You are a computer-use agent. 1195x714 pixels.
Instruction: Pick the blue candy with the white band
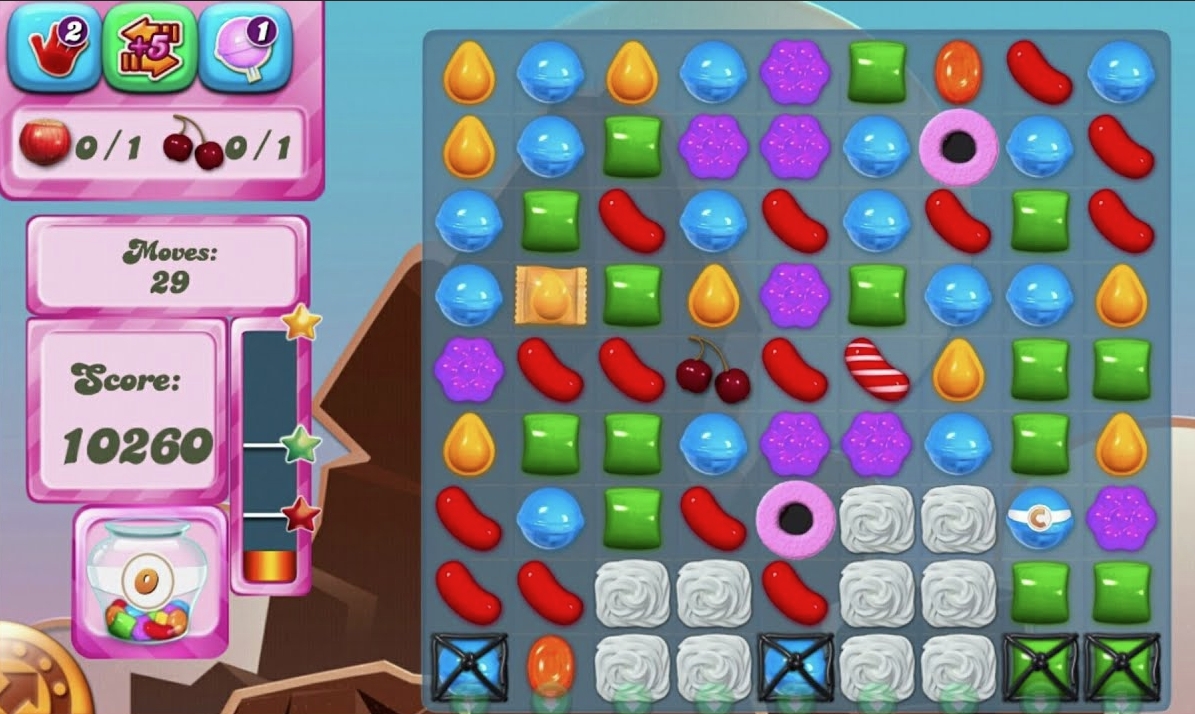point(1039,518)
